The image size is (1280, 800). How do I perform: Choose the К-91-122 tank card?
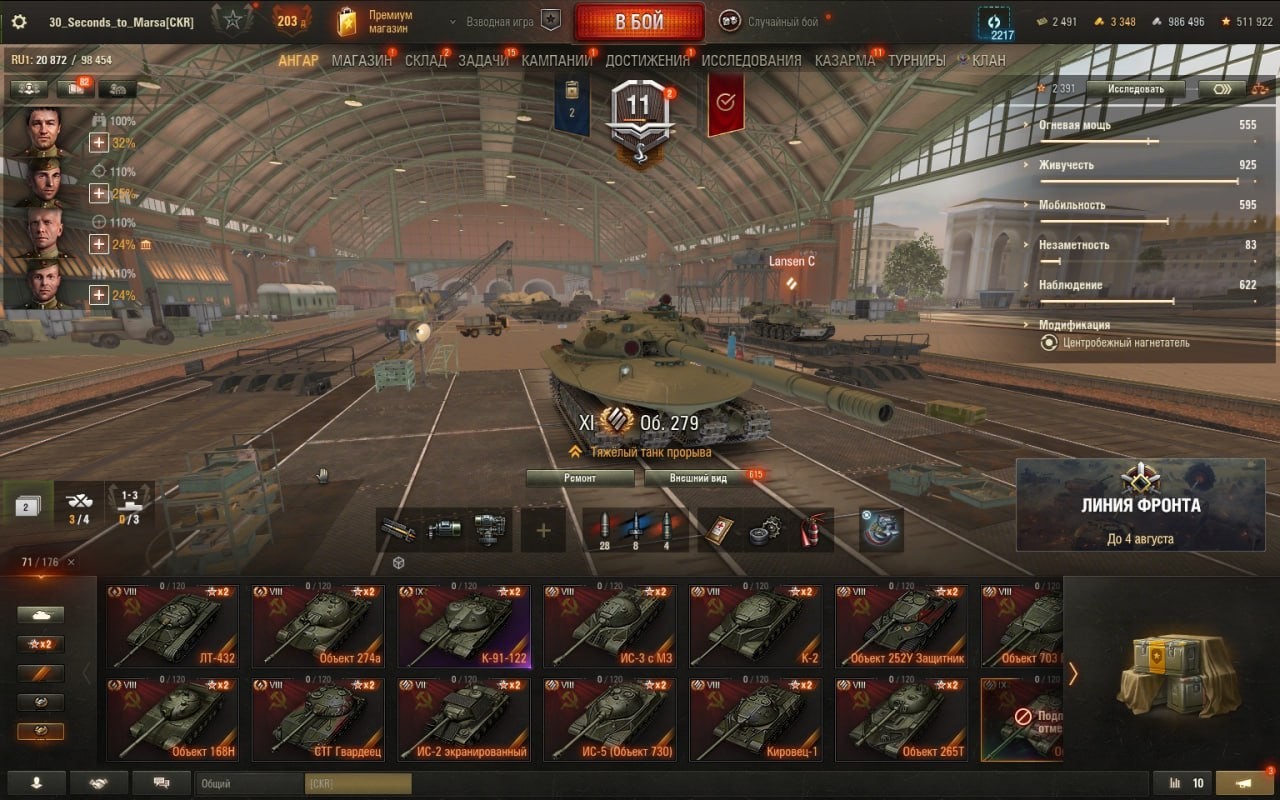(464, 626)
